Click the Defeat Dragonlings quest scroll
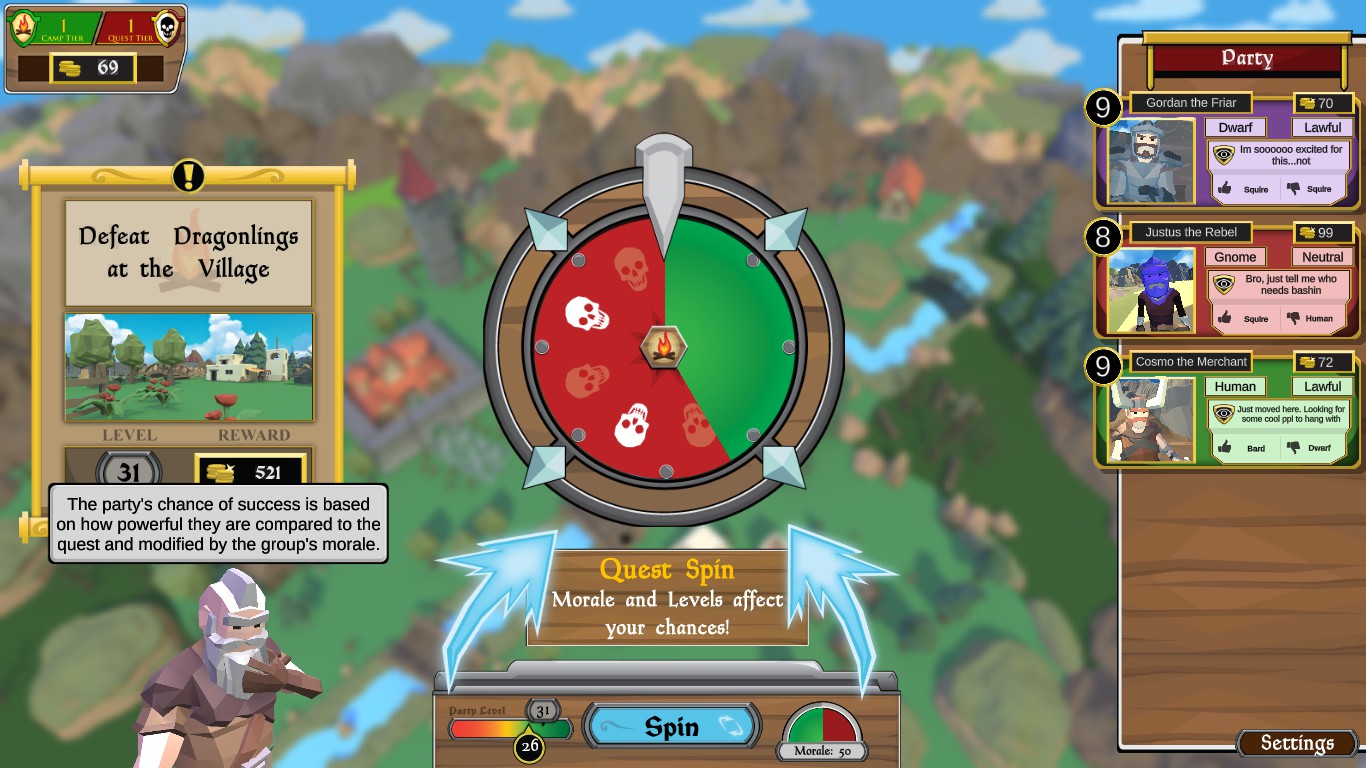 pos(188,253)
